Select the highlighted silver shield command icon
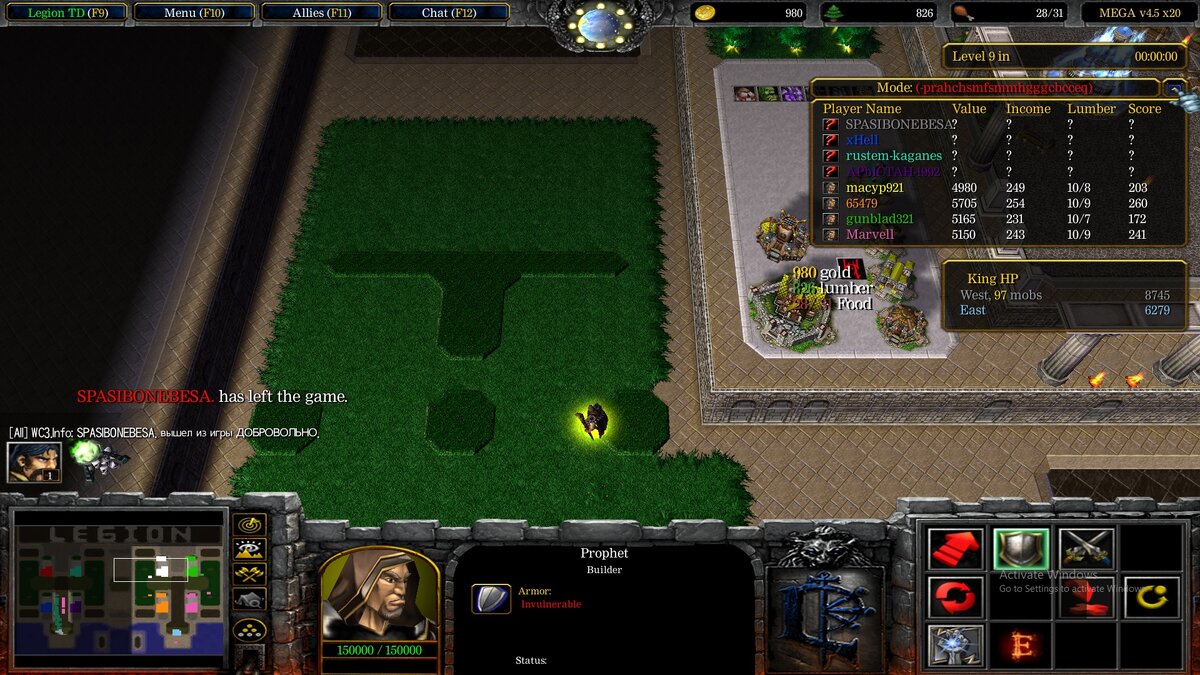Image resolution: width=1200 pixels, height=675 pixels. pos(1021,548)
